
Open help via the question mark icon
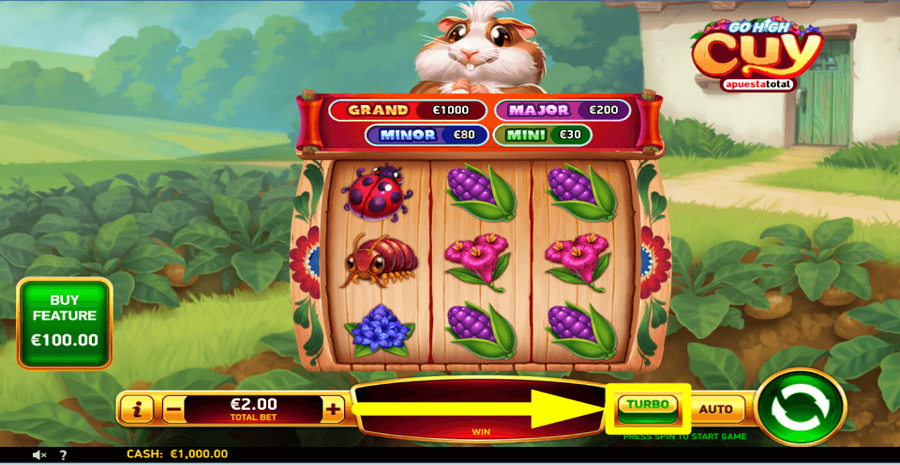tap(63, 455)
